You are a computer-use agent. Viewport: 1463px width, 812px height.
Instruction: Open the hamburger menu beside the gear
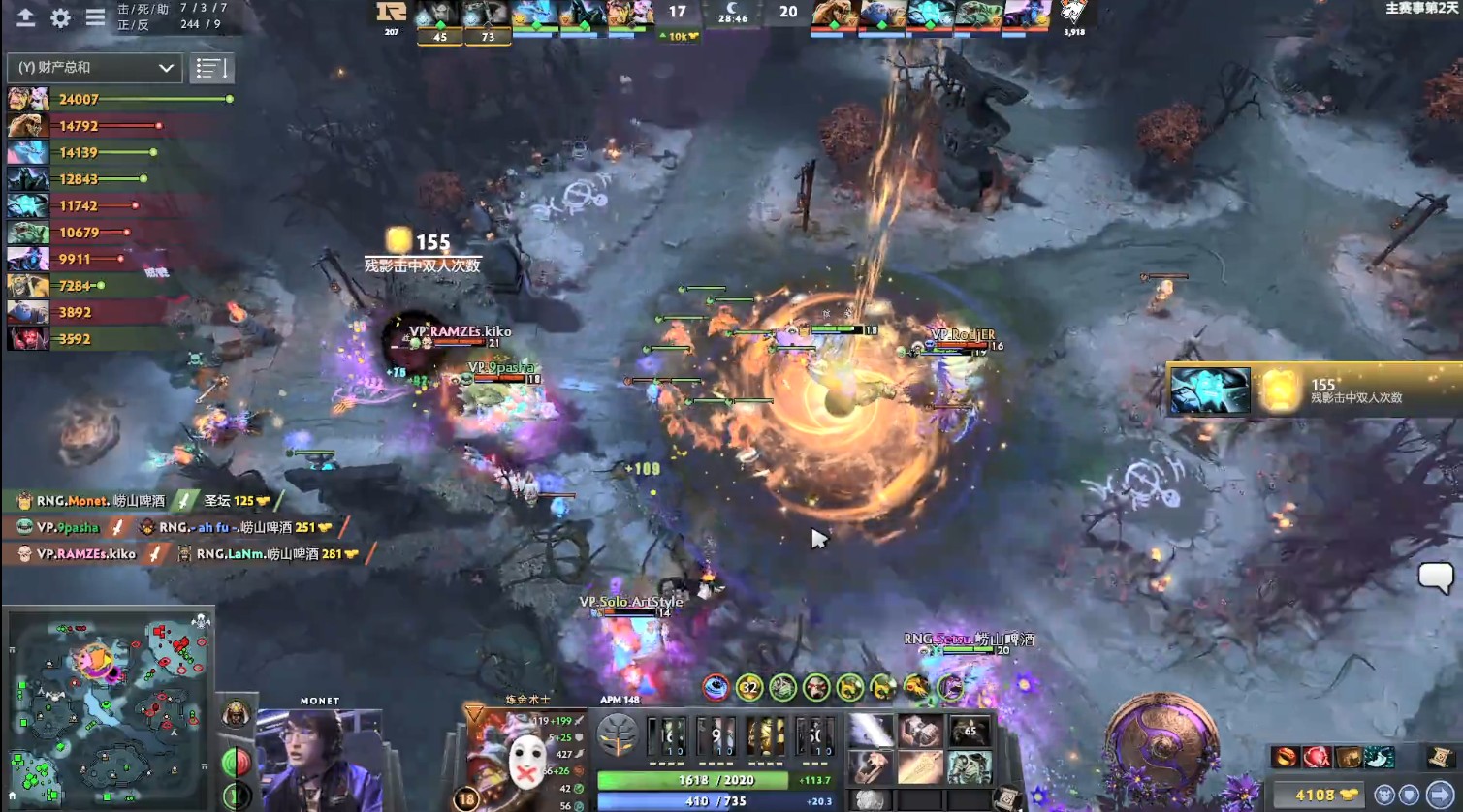tap(94, 16)
